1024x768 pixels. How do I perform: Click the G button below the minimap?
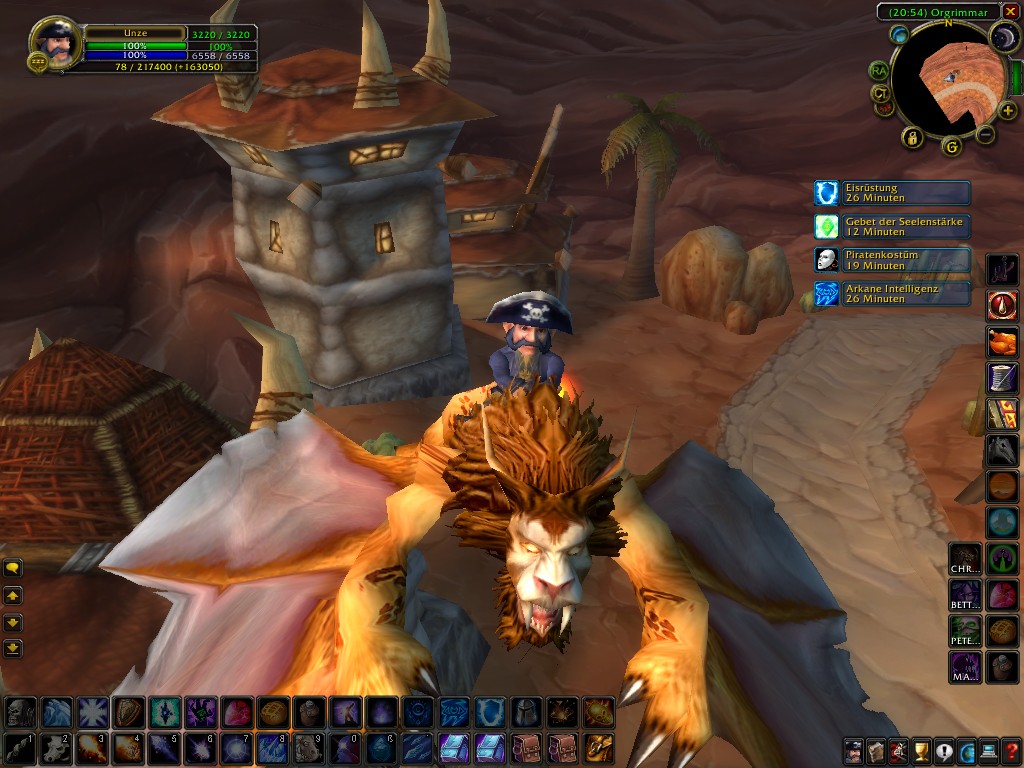tap(951, 147)
